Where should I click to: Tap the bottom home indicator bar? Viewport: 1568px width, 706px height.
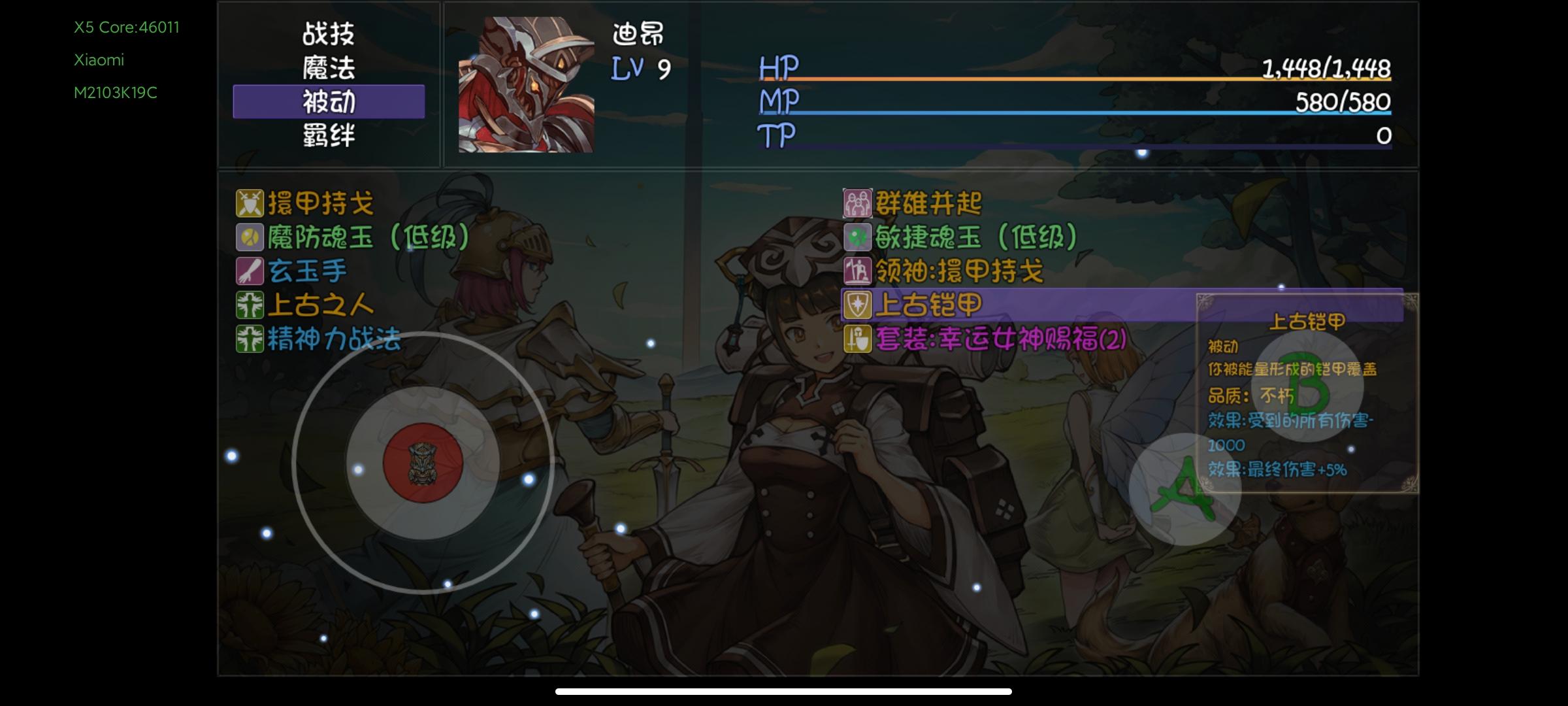[x=783, y=691]
